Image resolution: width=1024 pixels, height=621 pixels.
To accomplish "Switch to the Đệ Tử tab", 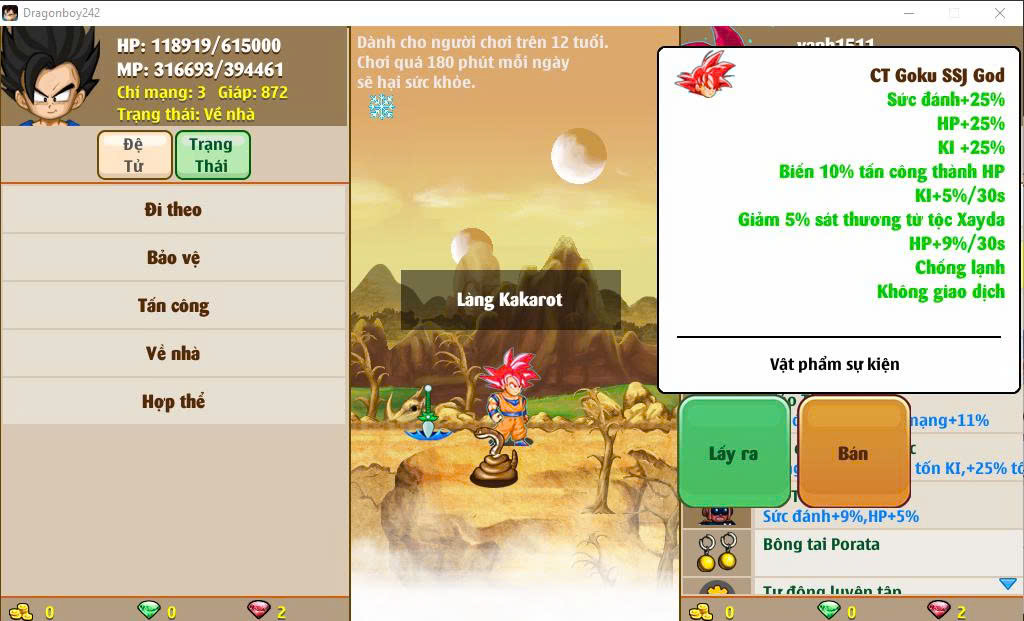I will [133, 155].
